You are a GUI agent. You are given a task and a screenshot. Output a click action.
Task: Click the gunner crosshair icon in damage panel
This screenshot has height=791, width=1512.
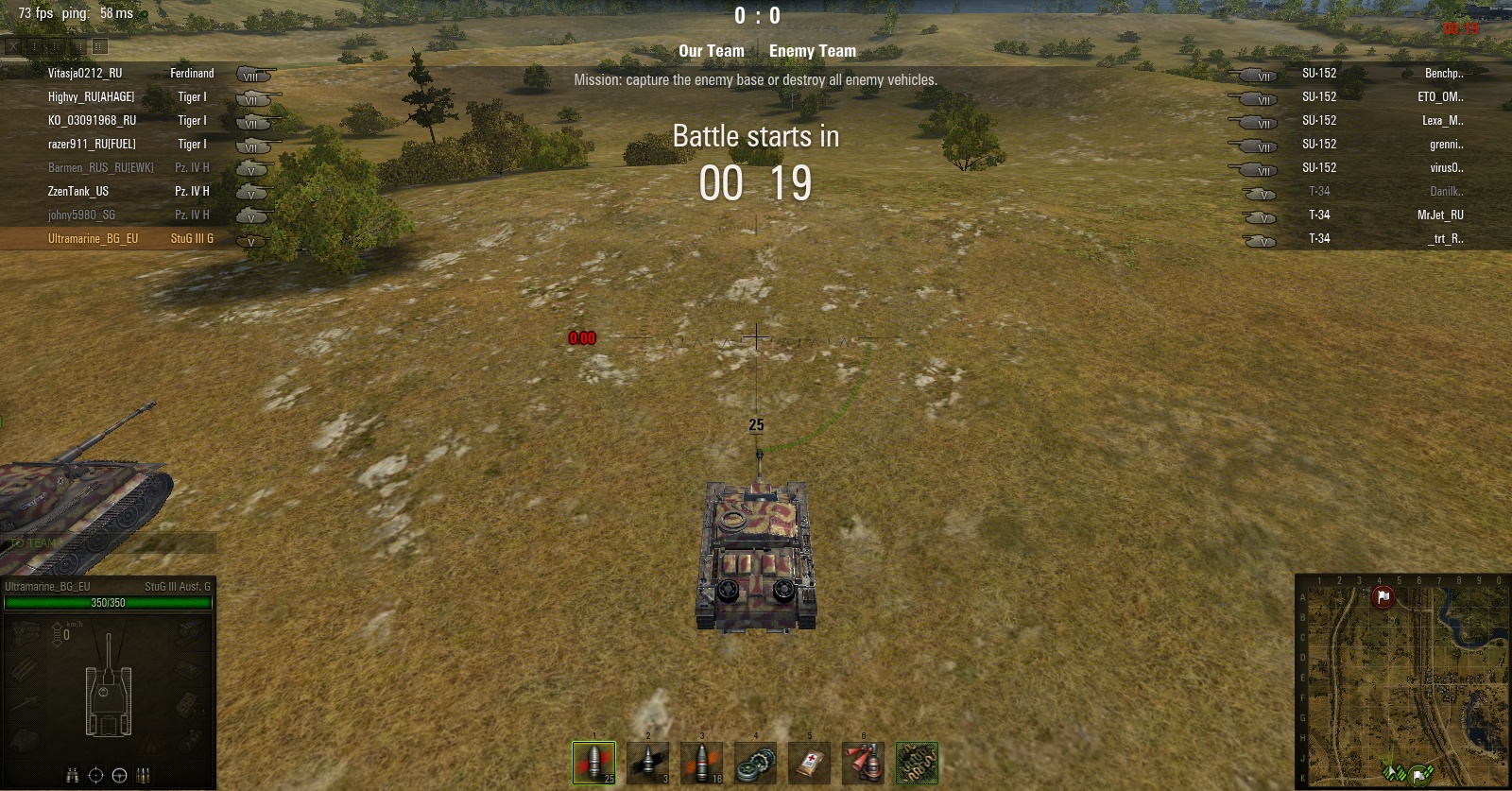(95, 776)
